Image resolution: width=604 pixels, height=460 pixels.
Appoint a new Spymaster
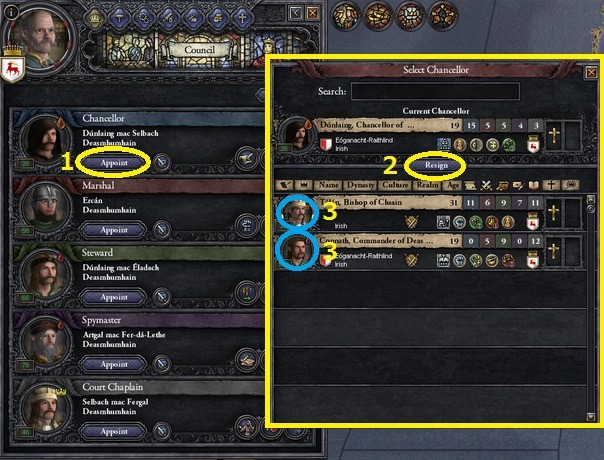(114, 365)
